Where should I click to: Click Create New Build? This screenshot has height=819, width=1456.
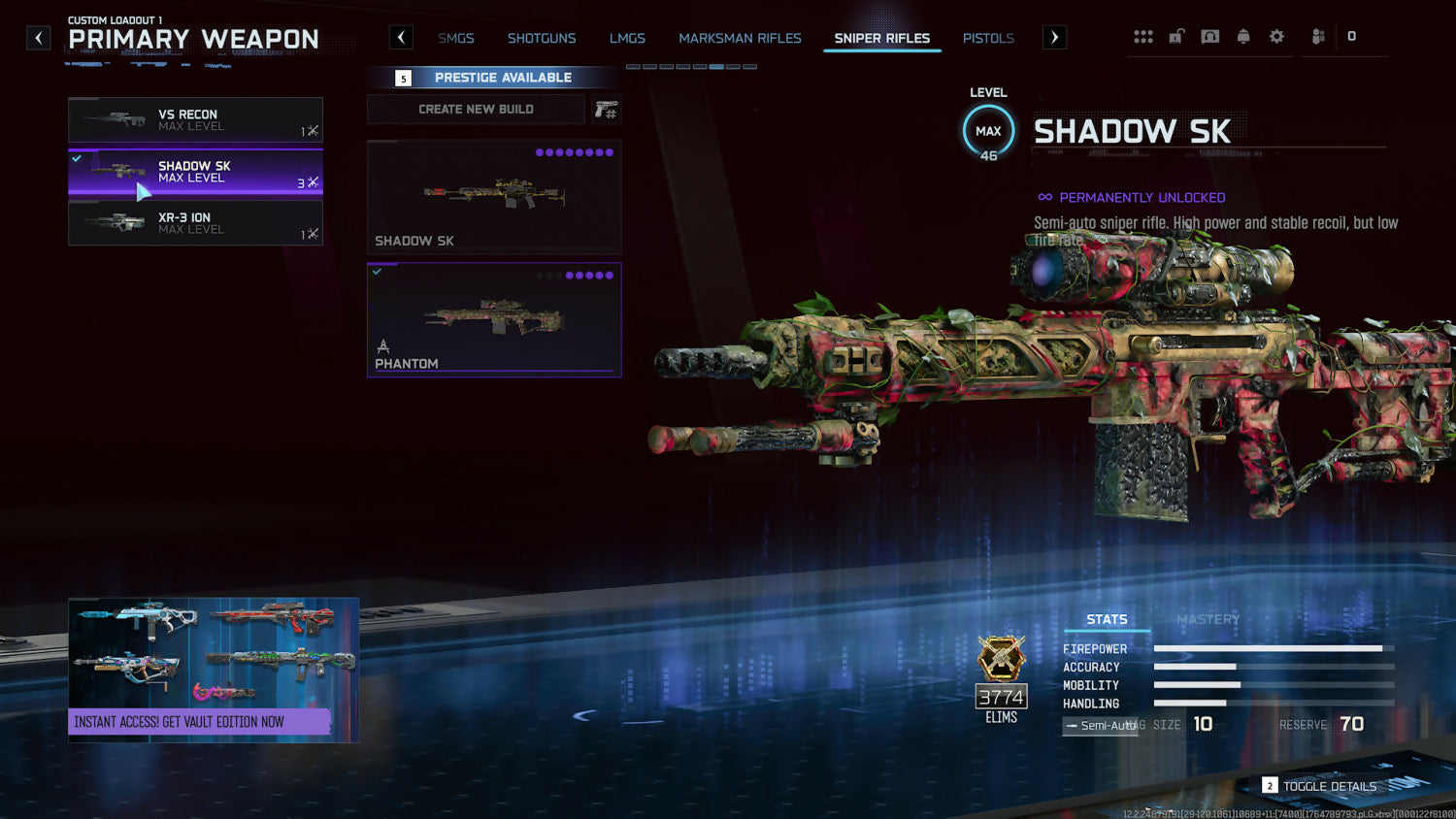tap(476, 110)
